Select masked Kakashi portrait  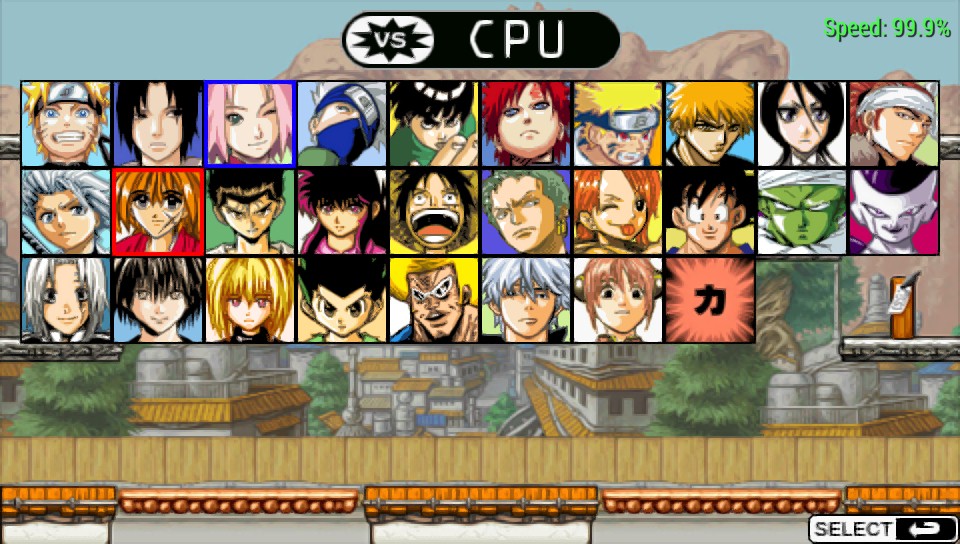point(342,124)
